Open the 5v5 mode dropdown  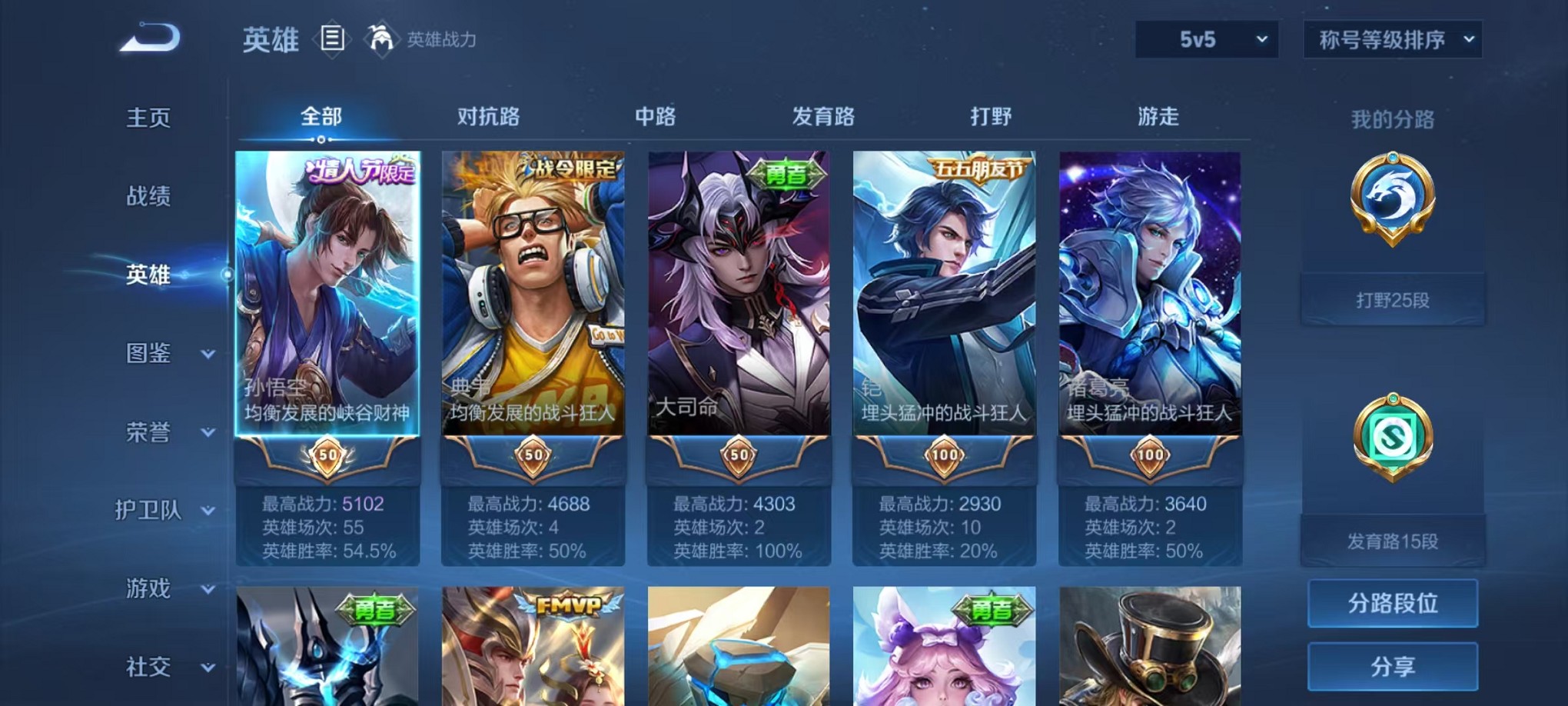[1206, 37]
